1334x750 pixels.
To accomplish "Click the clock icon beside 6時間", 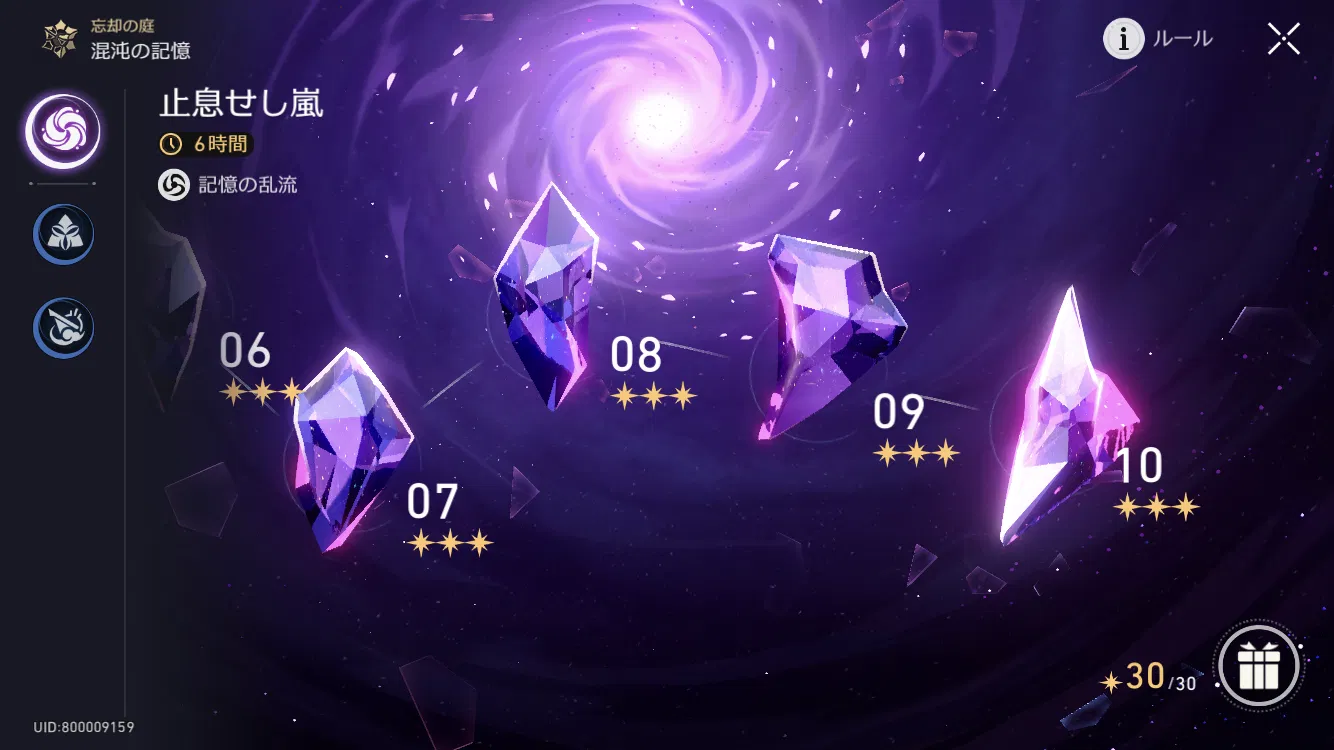I will 170,144.
